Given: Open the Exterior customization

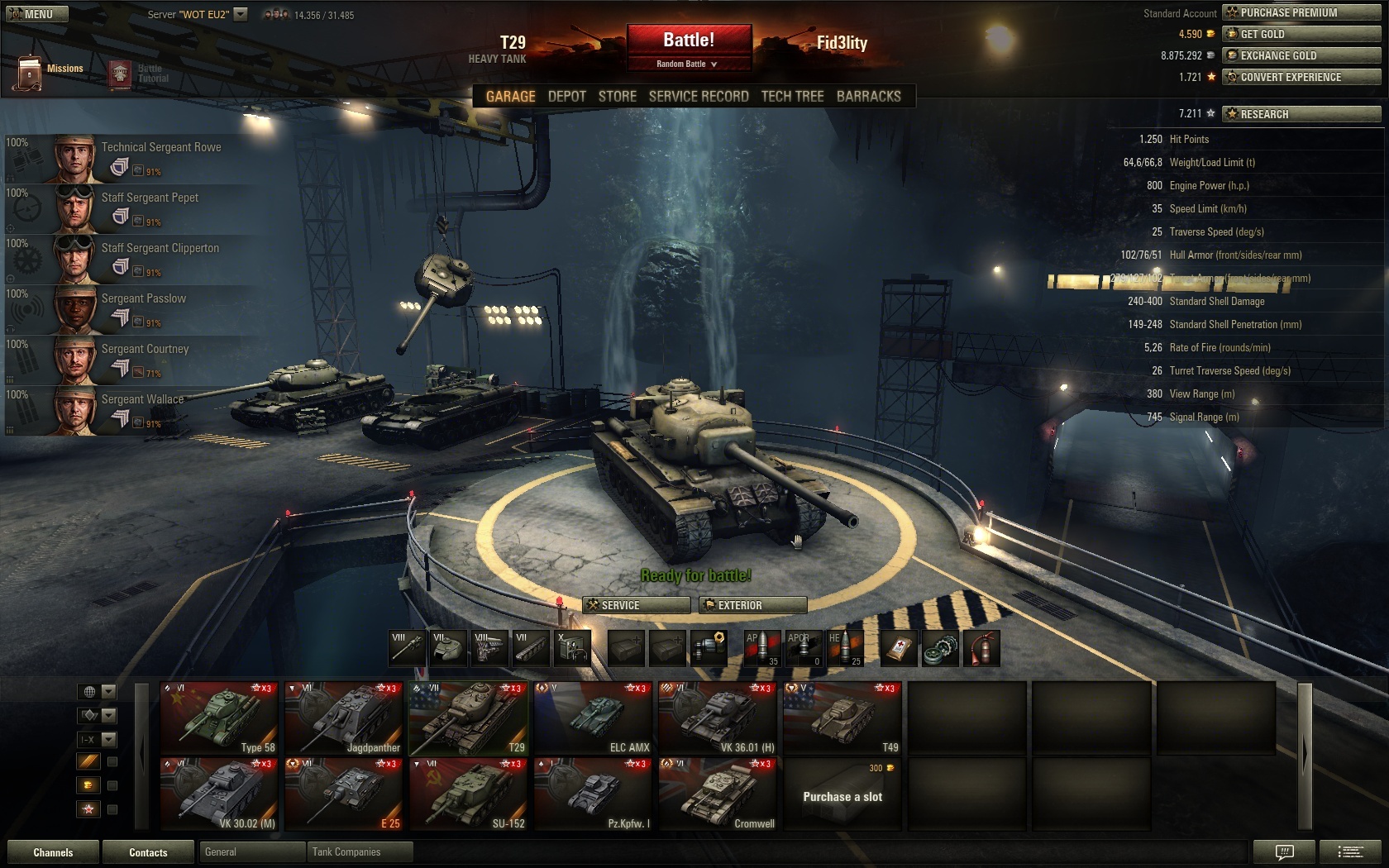Looking at the screenshot, I should (752, 605).
